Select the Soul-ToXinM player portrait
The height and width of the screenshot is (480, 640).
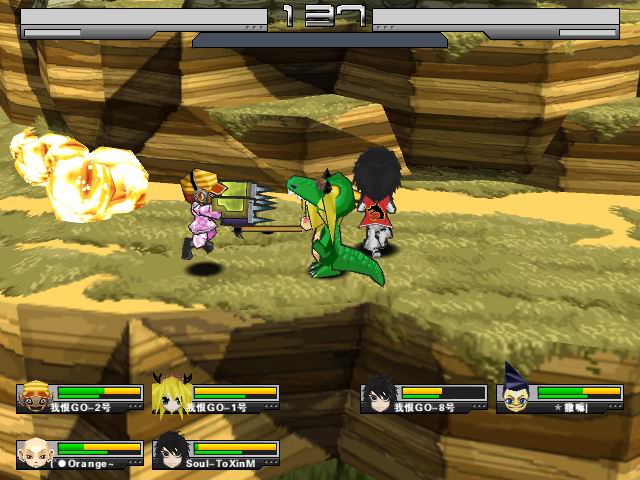[x=170, y=452]
